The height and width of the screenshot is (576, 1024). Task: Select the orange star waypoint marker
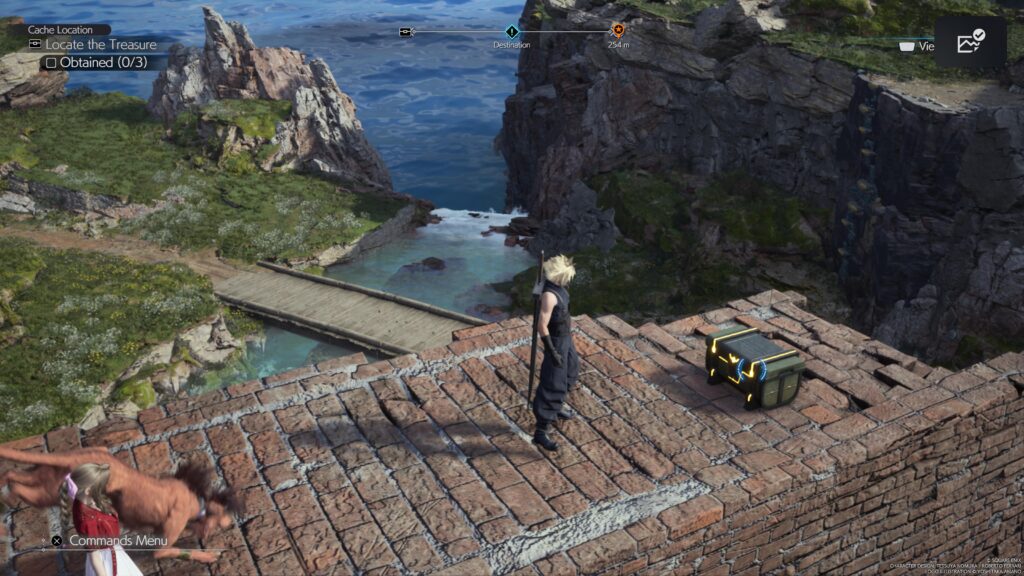[617, 31]
